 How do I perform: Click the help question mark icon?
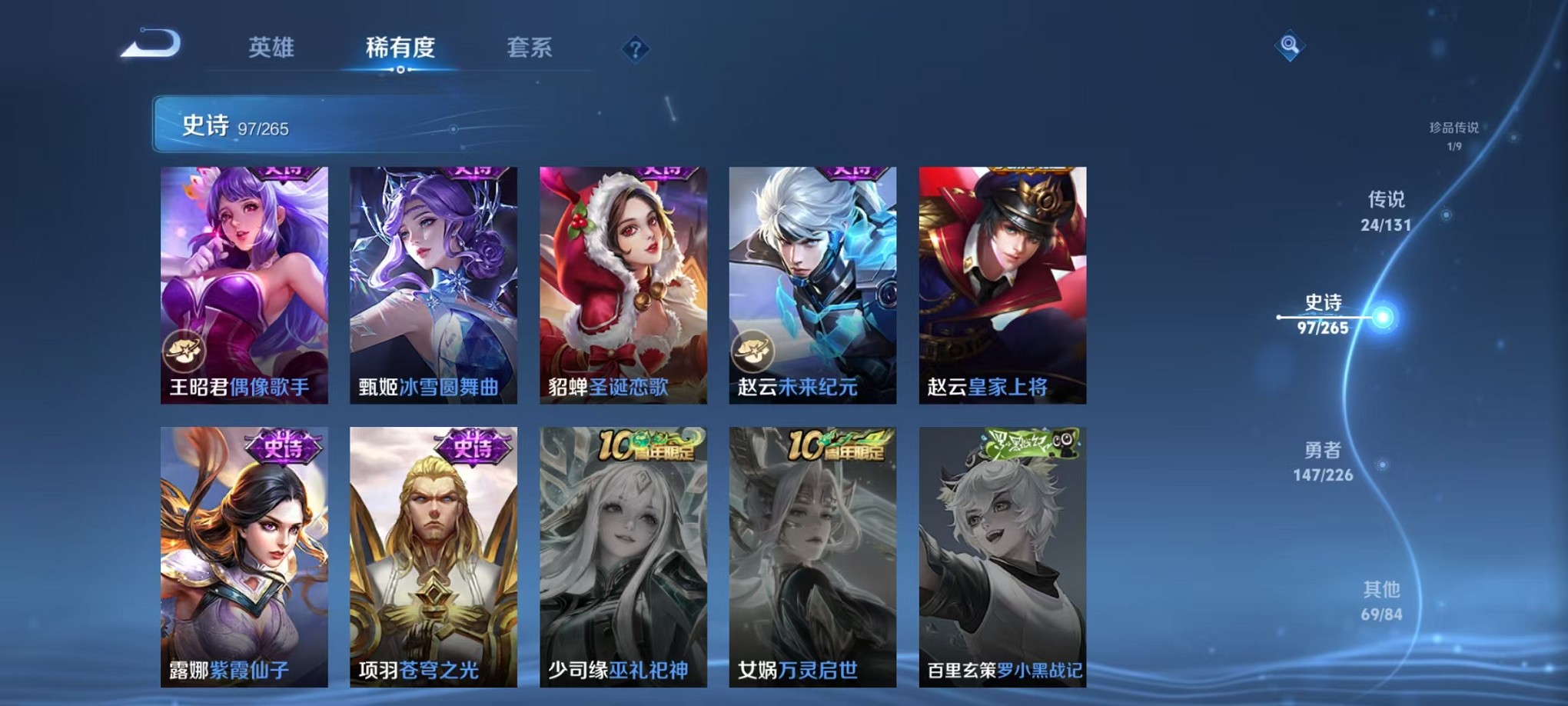[633, 49]
